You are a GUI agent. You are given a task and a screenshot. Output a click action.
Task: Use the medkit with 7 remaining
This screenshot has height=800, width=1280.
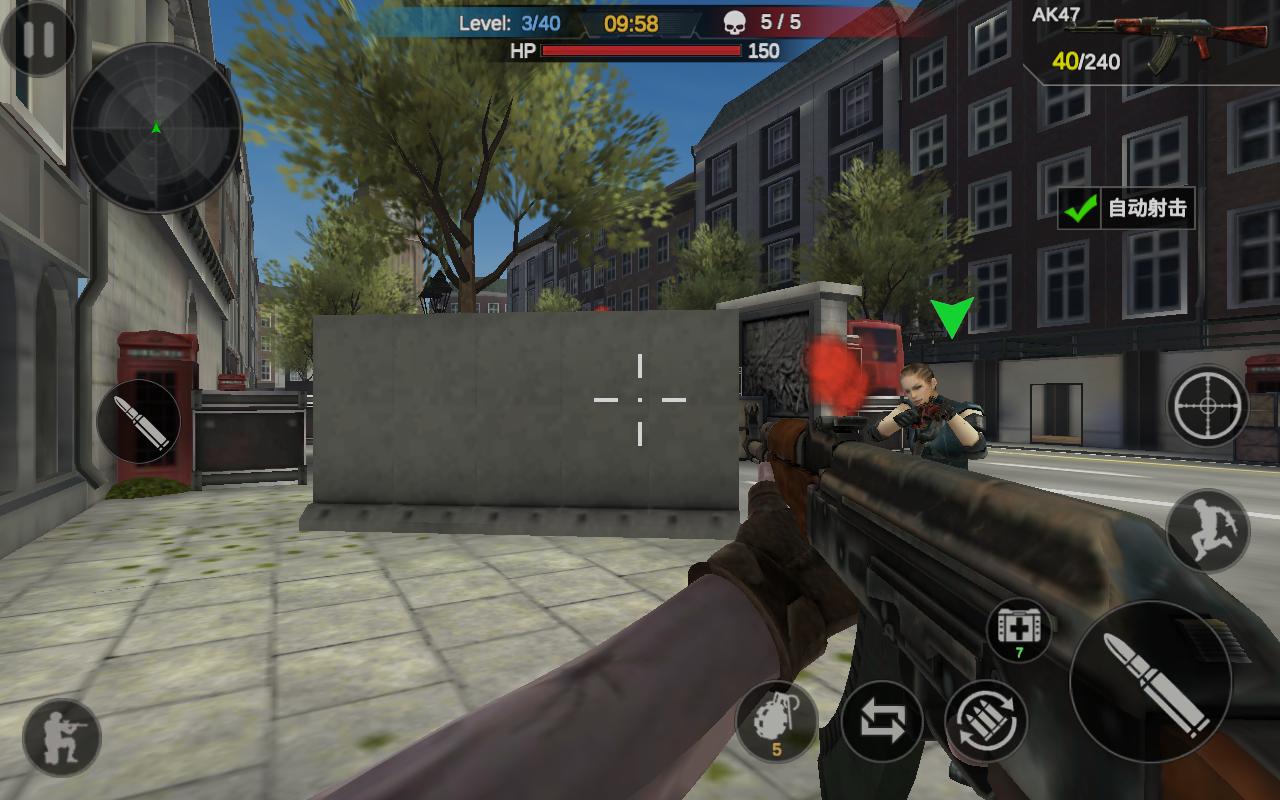tap(1019, 631)
